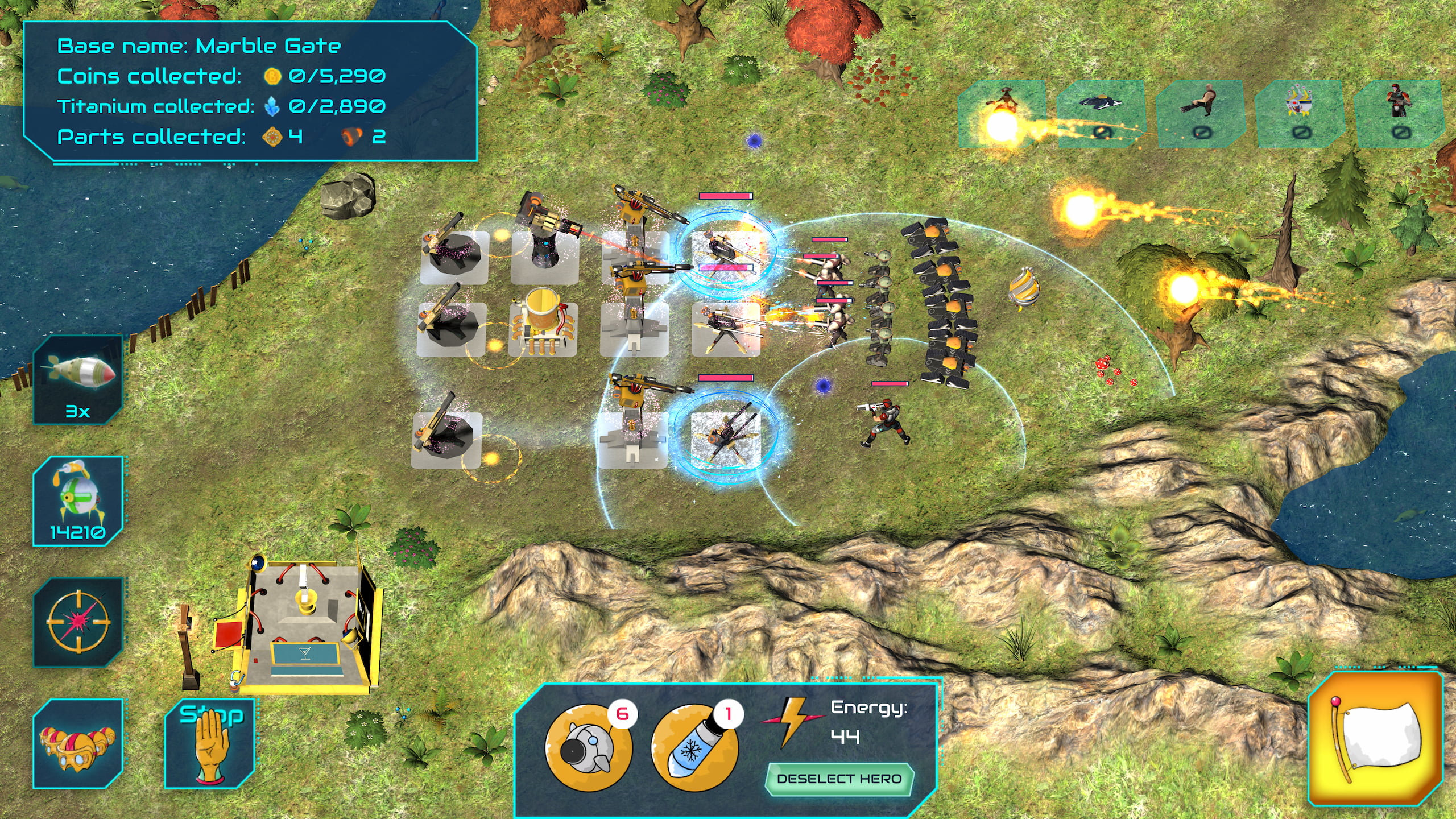Activate the crosshair targeting ability
The width and height of the screenshot is (1456, 819).
tap(78, 622)
